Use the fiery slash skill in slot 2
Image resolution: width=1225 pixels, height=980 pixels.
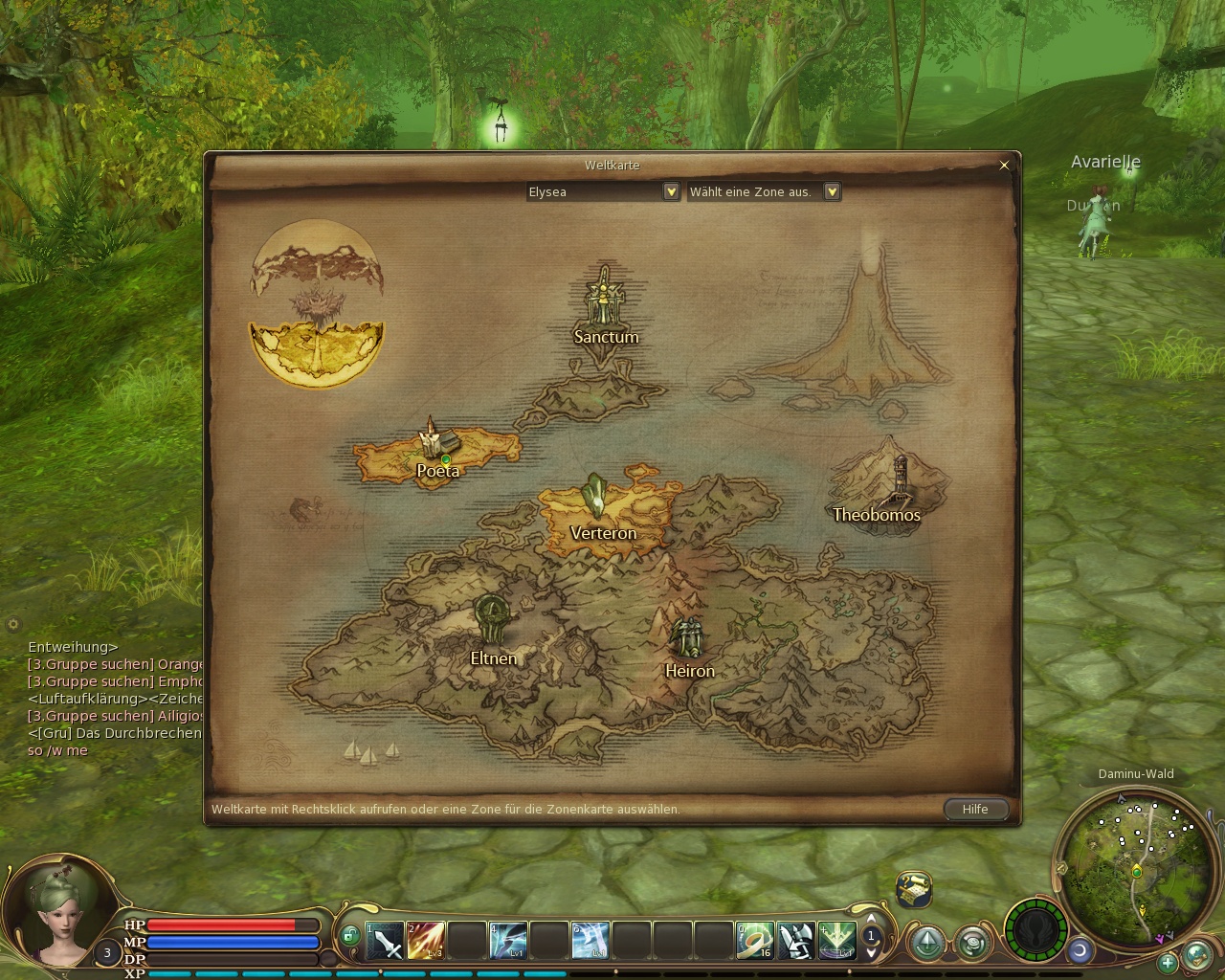pyautogui.click(x=426, y=941)
